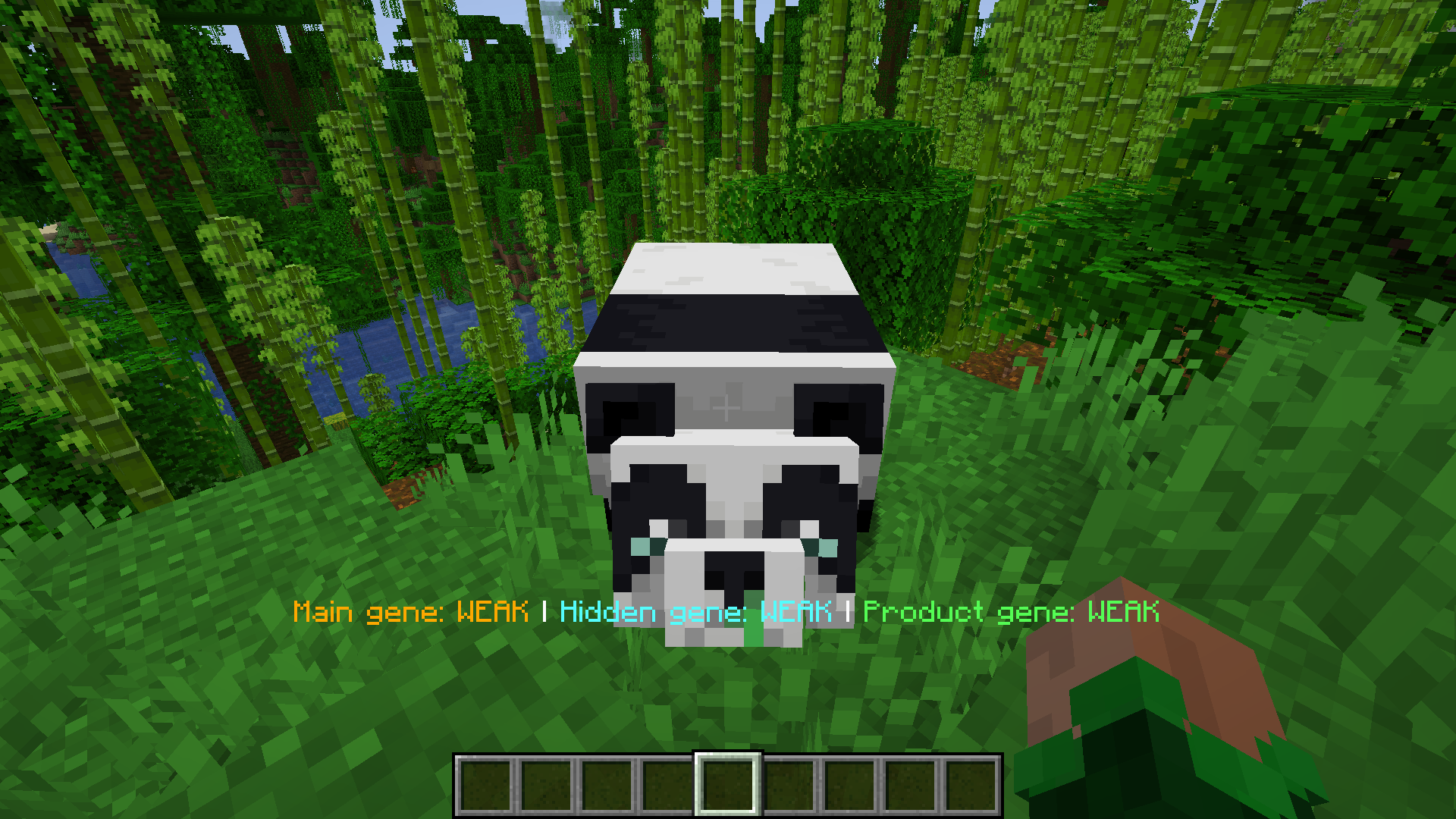This screenshot has width=1456, height=819.
Task: Click the green Product gene: WEAK label
Action: (1012, 611)
